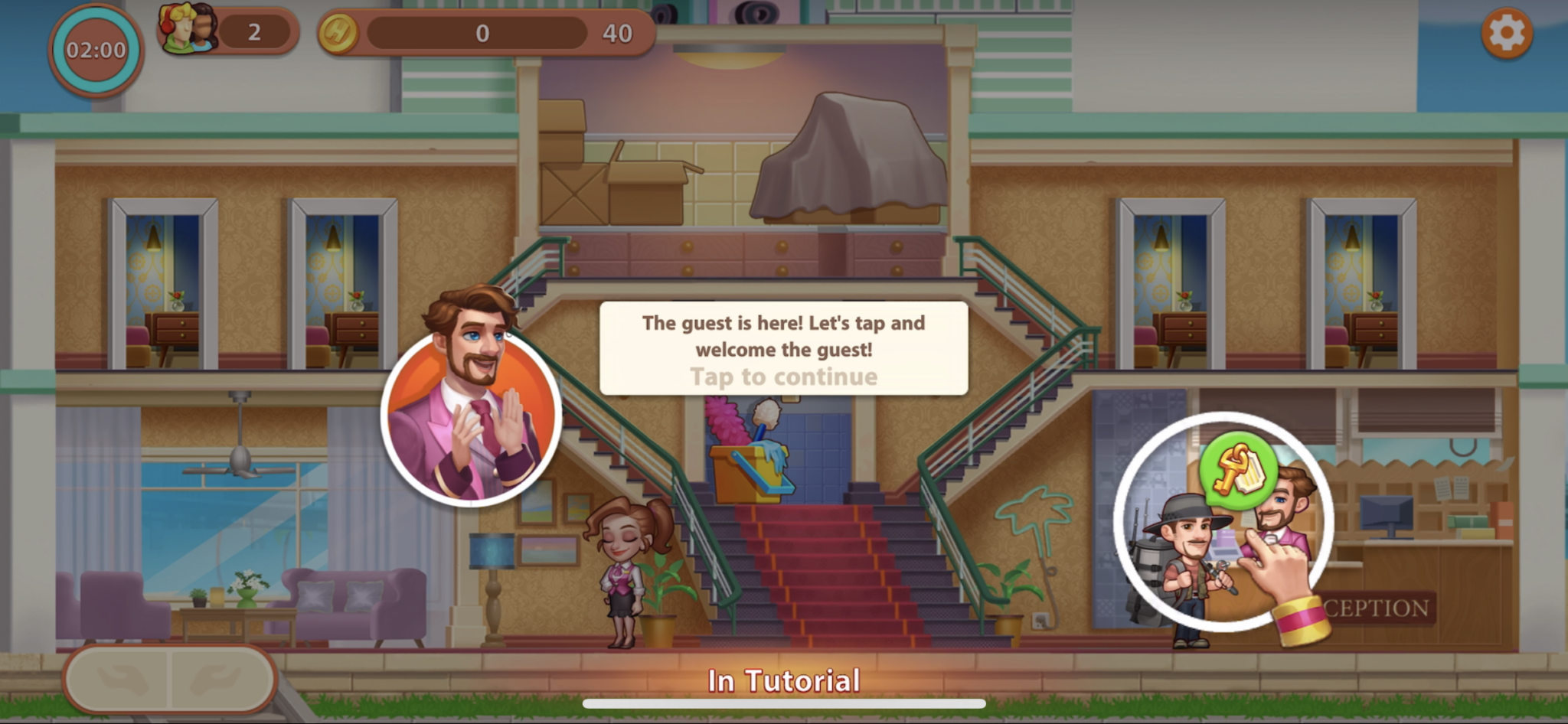Select the In Tutorial banner
Image resolution: width=1568 pixels, height=724 pixels.
[782, 678]
